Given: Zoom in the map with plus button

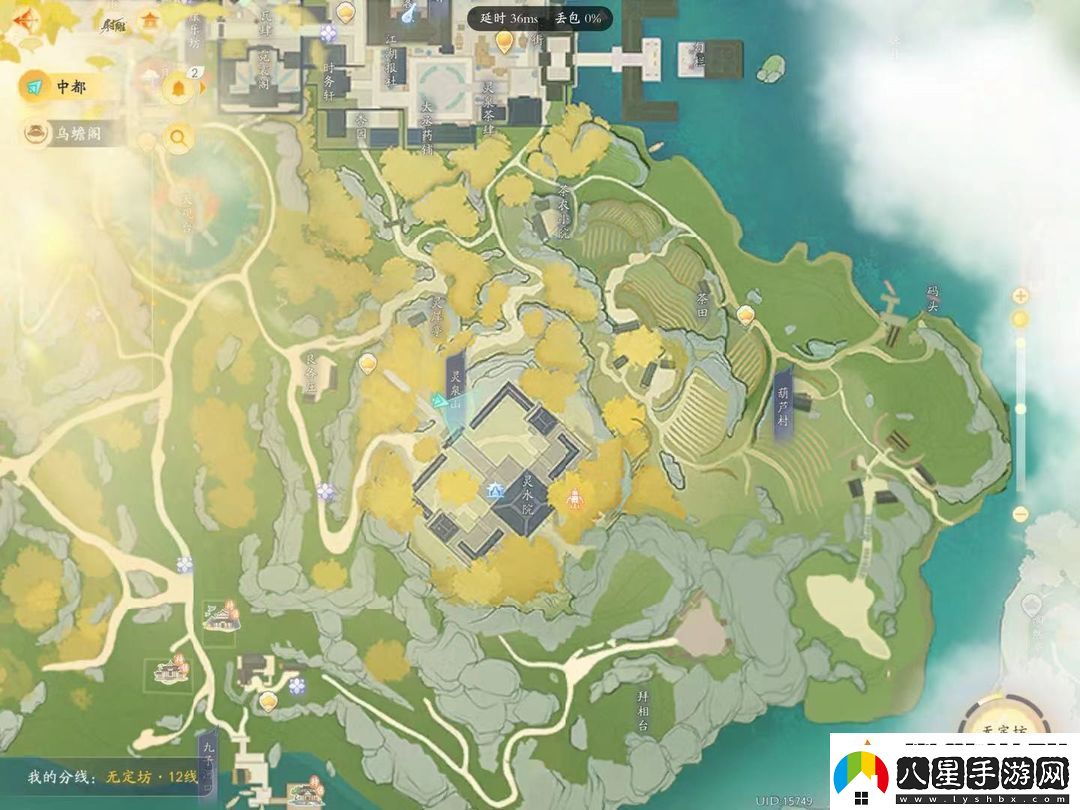Looking at the screenshot, I should click(x=1020, y=296).
